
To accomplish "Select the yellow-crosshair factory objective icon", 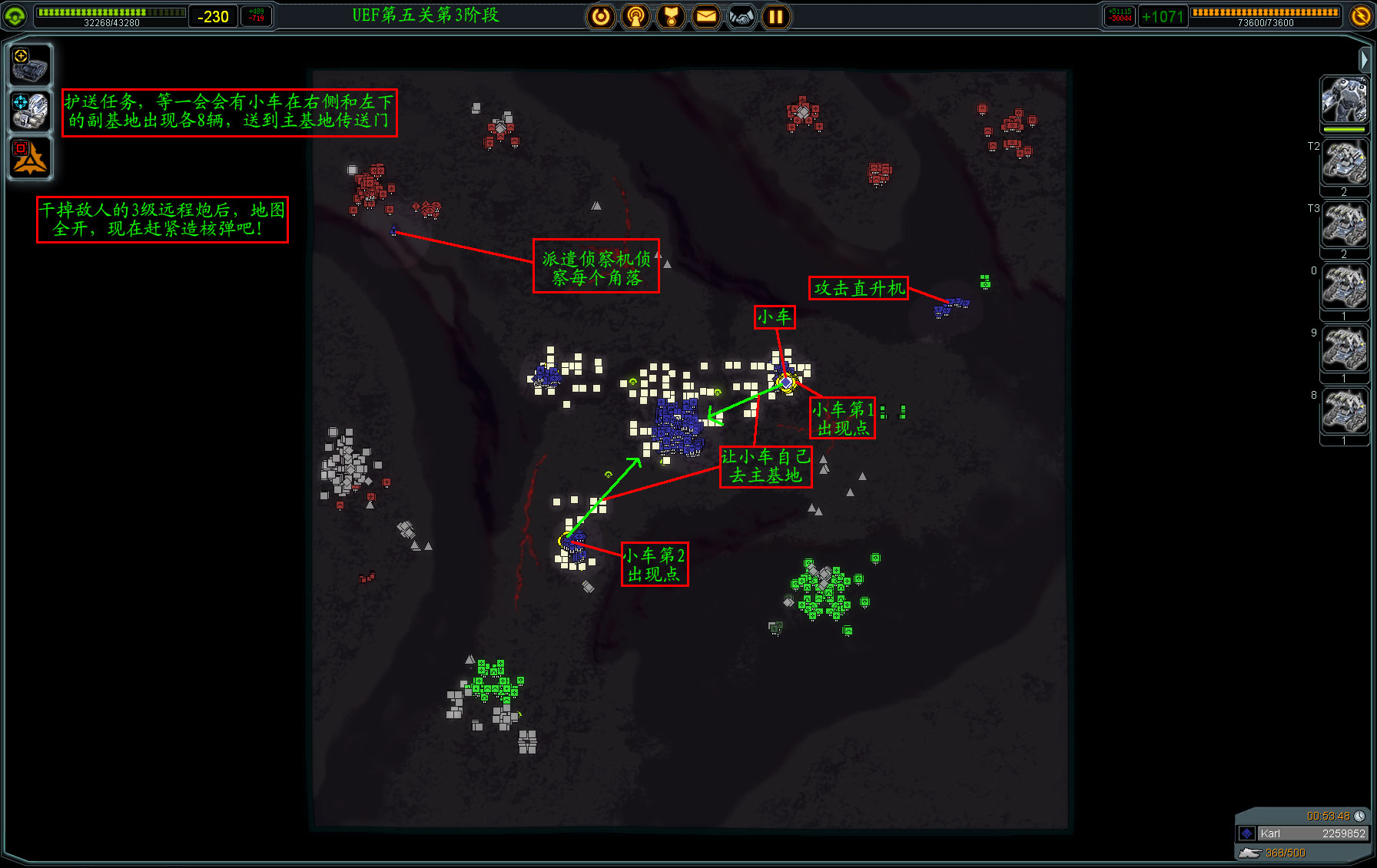I will click(x=30, y=65).
